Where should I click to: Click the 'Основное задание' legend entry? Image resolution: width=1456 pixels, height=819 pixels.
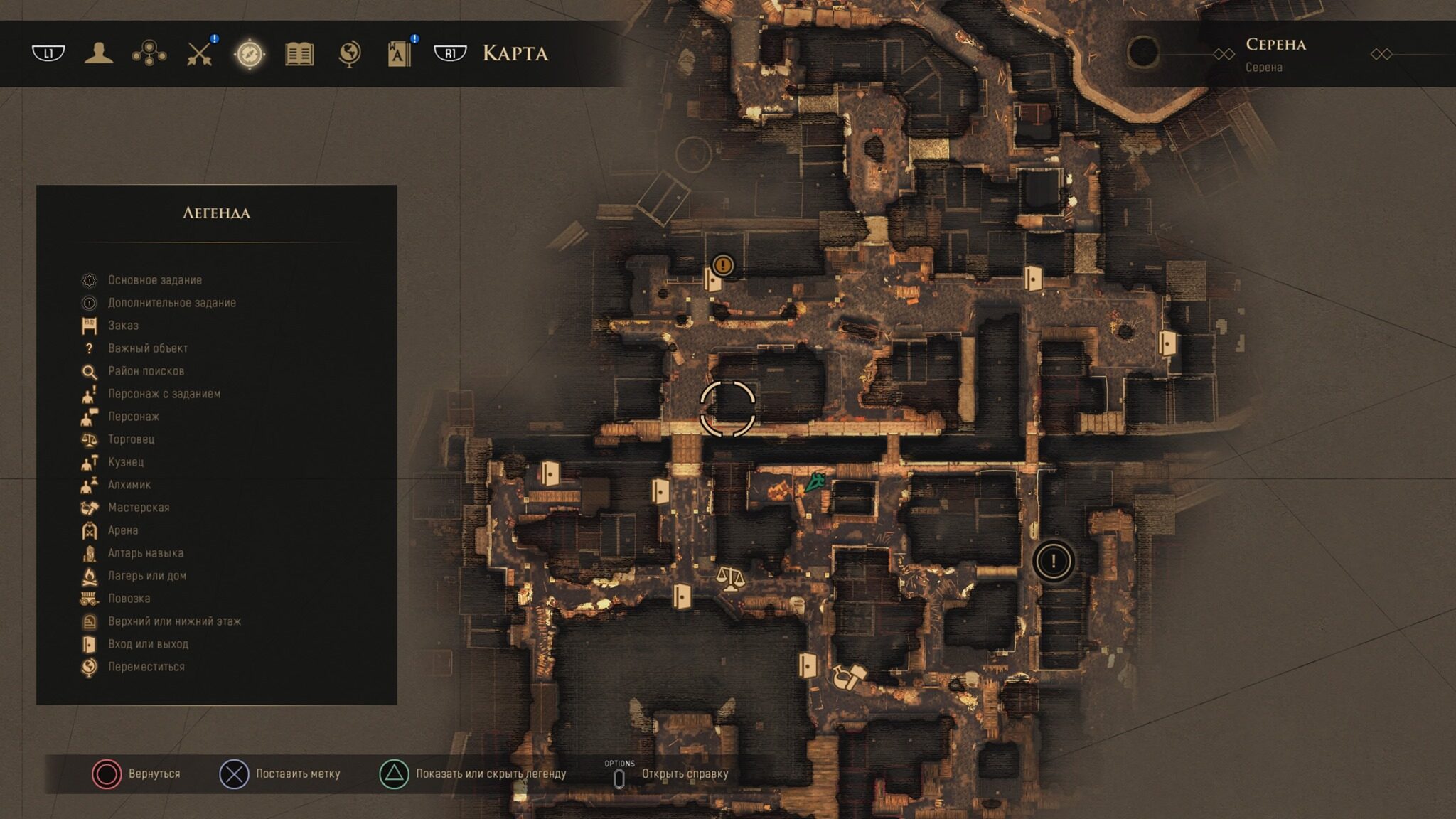pyautogui.click(x=154, y=280)
